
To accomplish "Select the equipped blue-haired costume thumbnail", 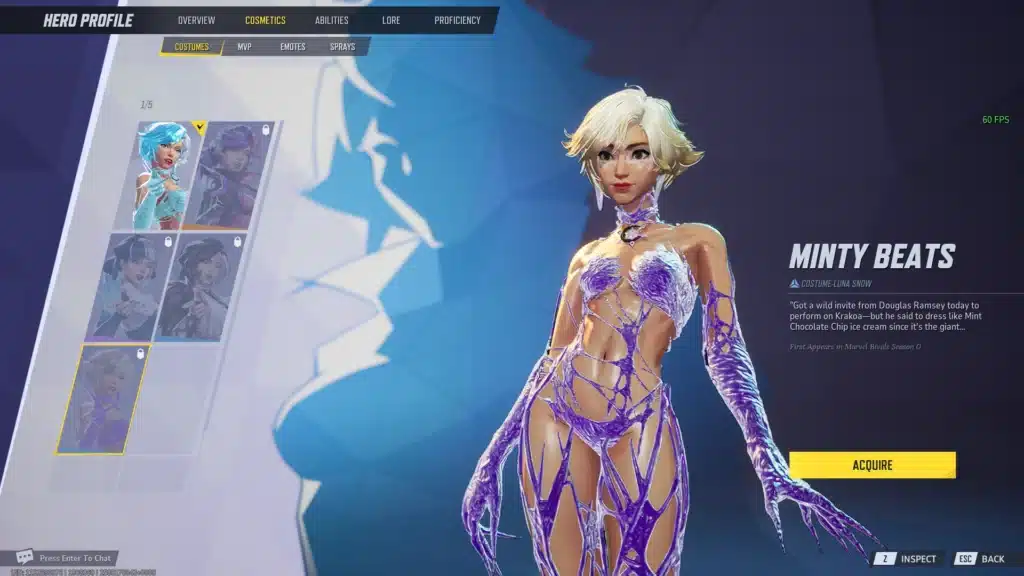I will pyautogui.click(x=165, y=176).
